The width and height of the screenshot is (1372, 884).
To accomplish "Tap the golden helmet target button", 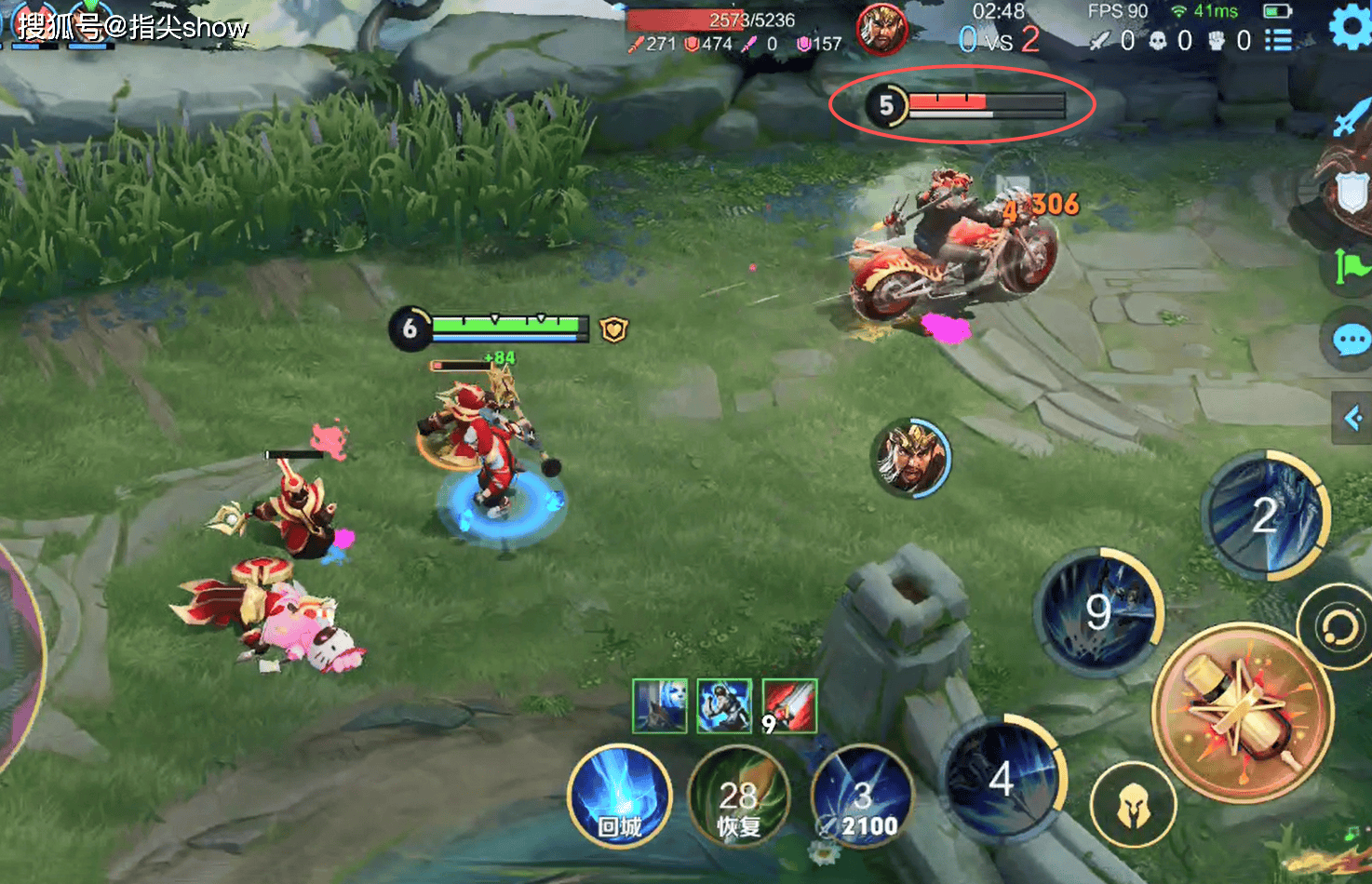I will 1133,806.
